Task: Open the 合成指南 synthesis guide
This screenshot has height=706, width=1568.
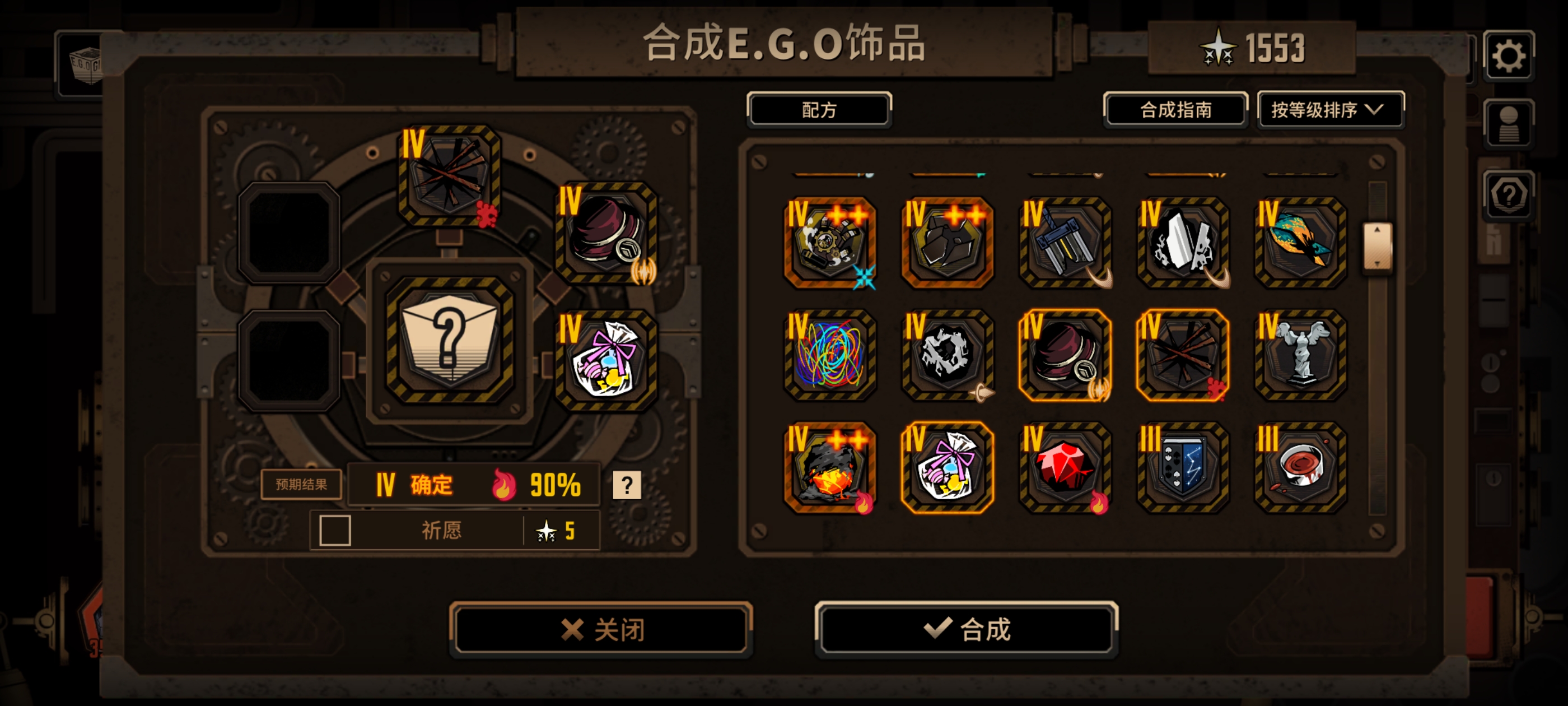Action: (x=1176, y=110)
